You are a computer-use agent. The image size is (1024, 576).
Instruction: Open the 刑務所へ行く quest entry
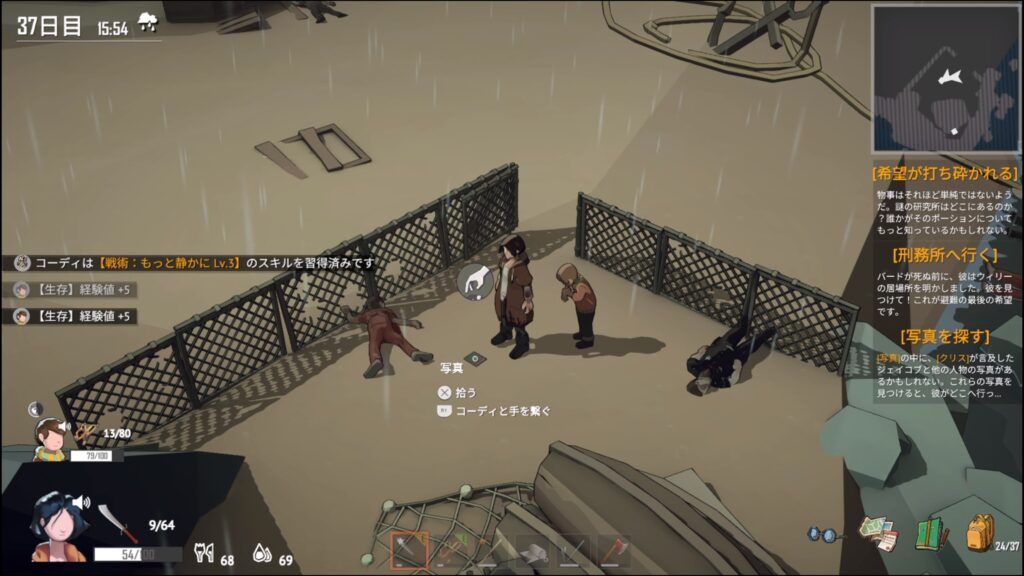945,254
